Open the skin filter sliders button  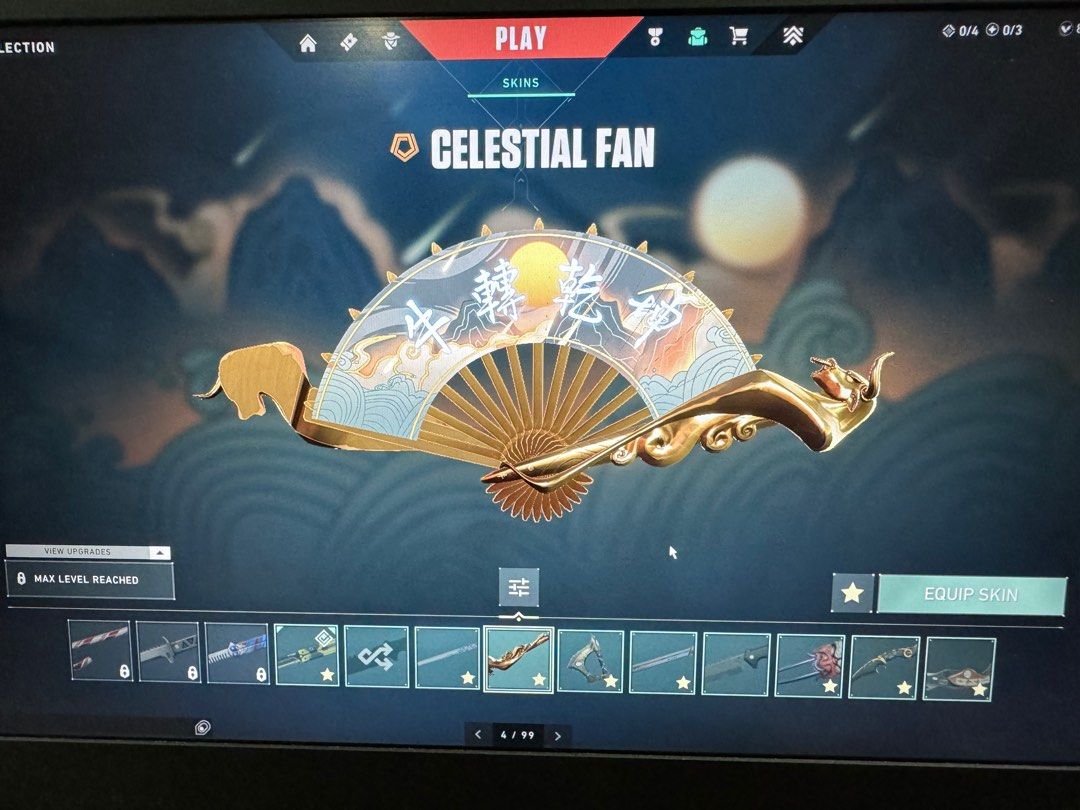tap(518, 587)
